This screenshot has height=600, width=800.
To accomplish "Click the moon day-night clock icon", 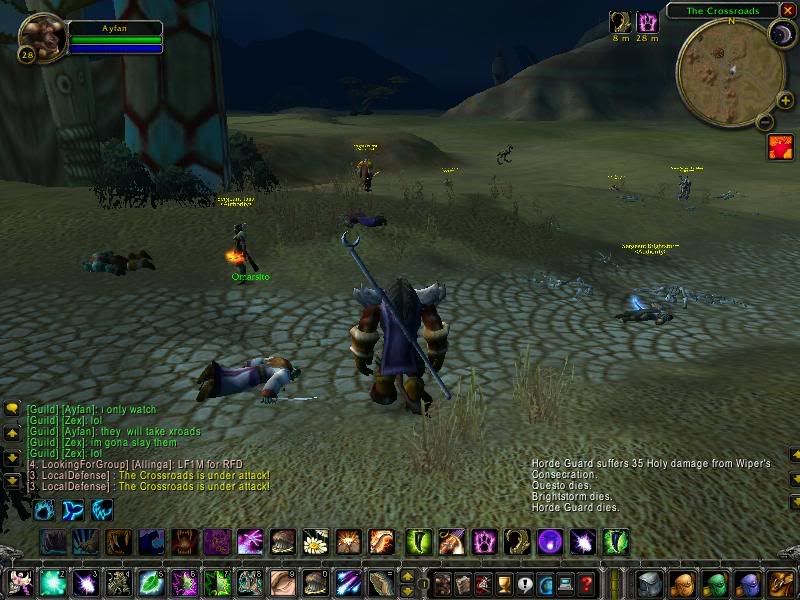I will coord(780,35).
